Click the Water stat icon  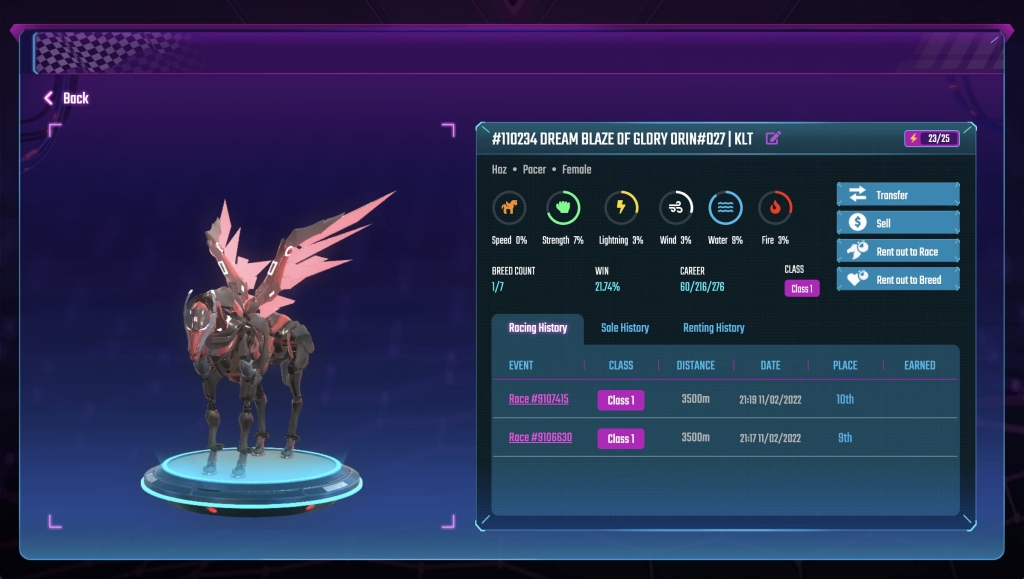point(725,208)
